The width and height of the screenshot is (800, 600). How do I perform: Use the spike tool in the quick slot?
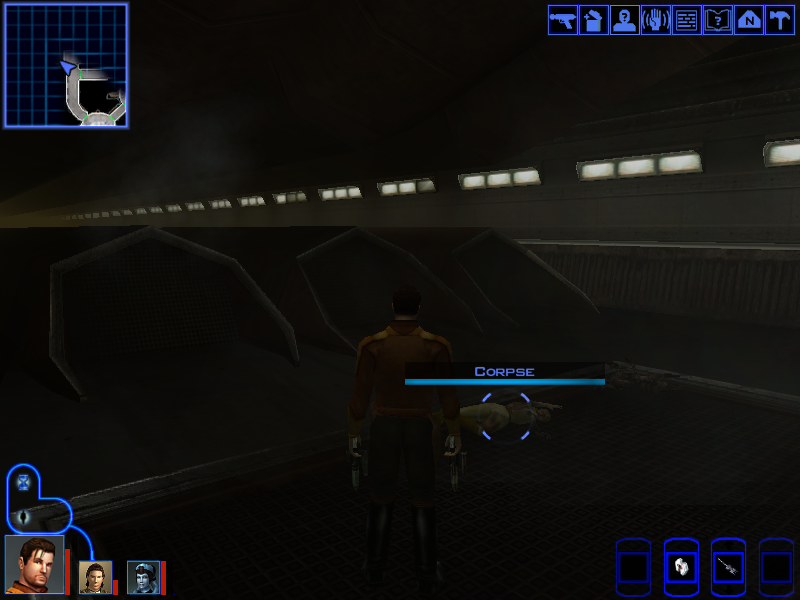728,567
